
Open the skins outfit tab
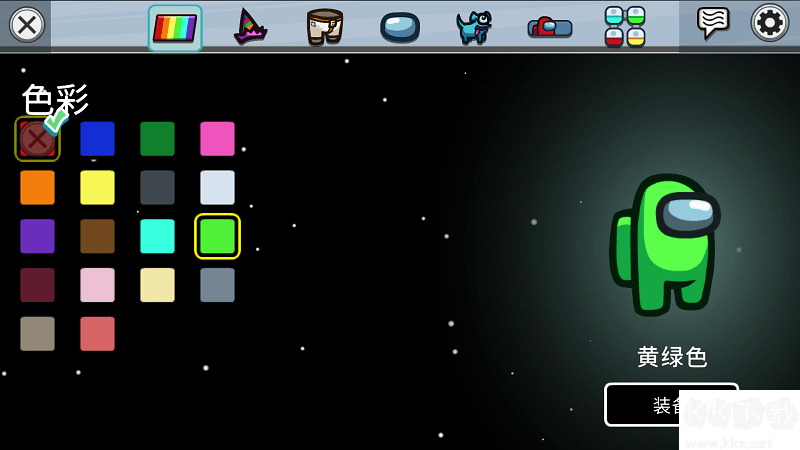click(325, 27)
